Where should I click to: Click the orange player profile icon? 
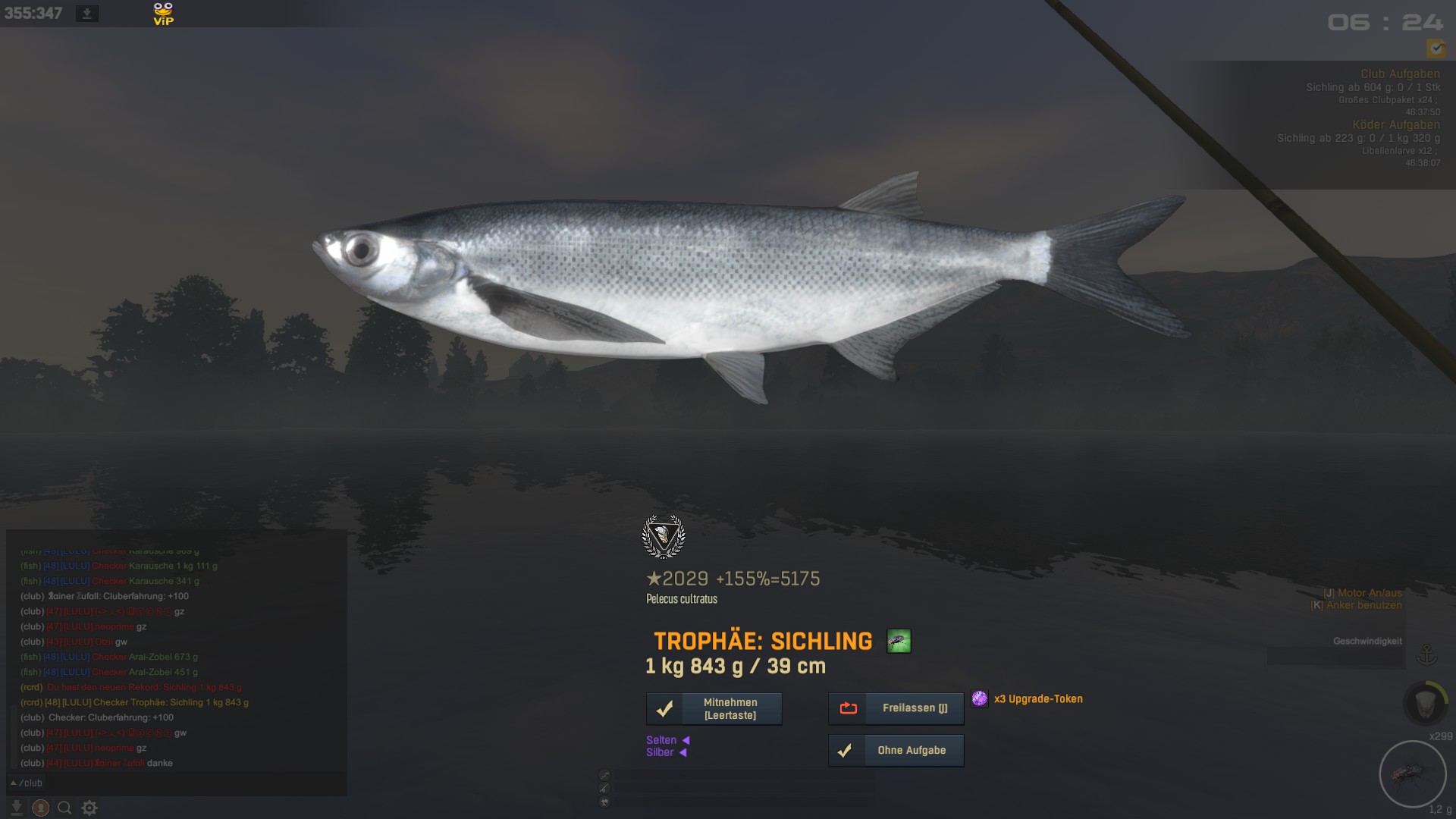[x=40, y=808]
